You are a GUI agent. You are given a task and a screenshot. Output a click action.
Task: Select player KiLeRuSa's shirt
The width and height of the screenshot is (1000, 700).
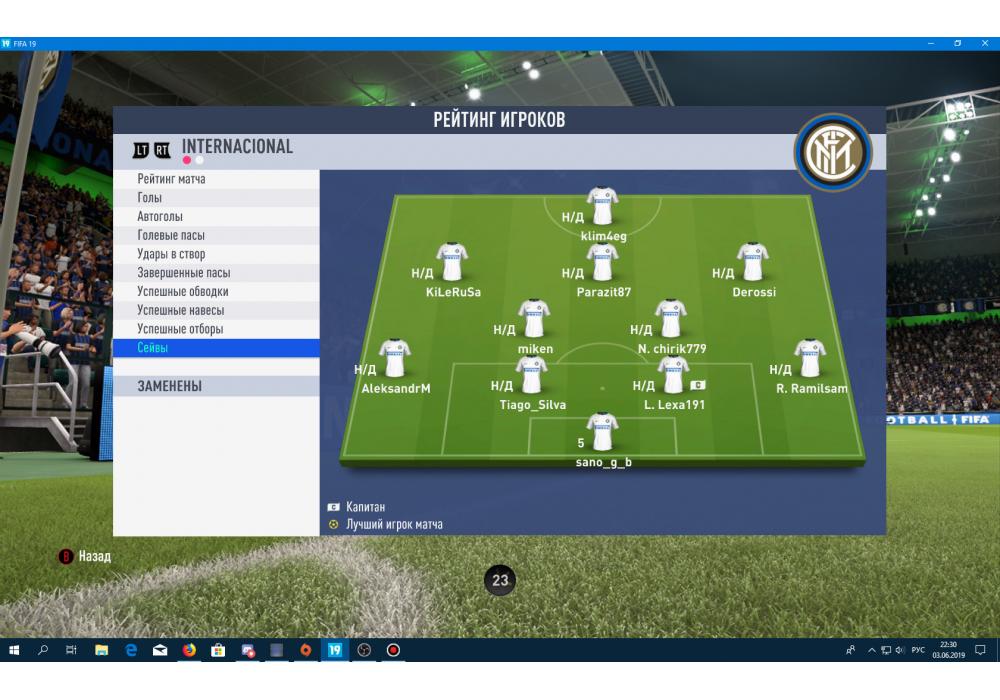452,262
